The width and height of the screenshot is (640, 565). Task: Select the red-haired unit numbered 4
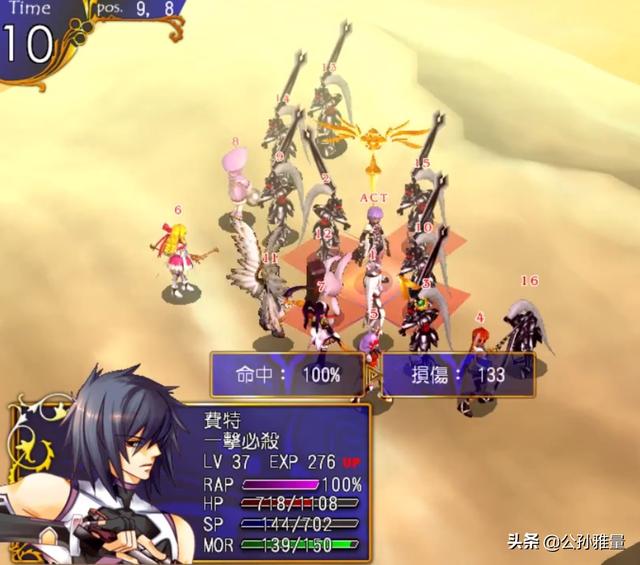(480, 350)
